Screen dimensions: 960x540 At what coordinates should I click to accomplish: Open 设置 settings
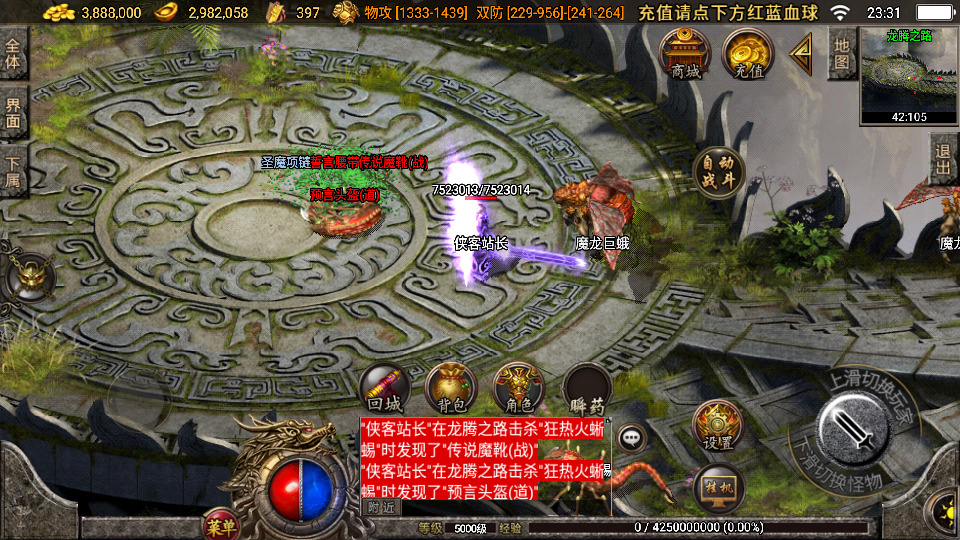coord(717,426)
